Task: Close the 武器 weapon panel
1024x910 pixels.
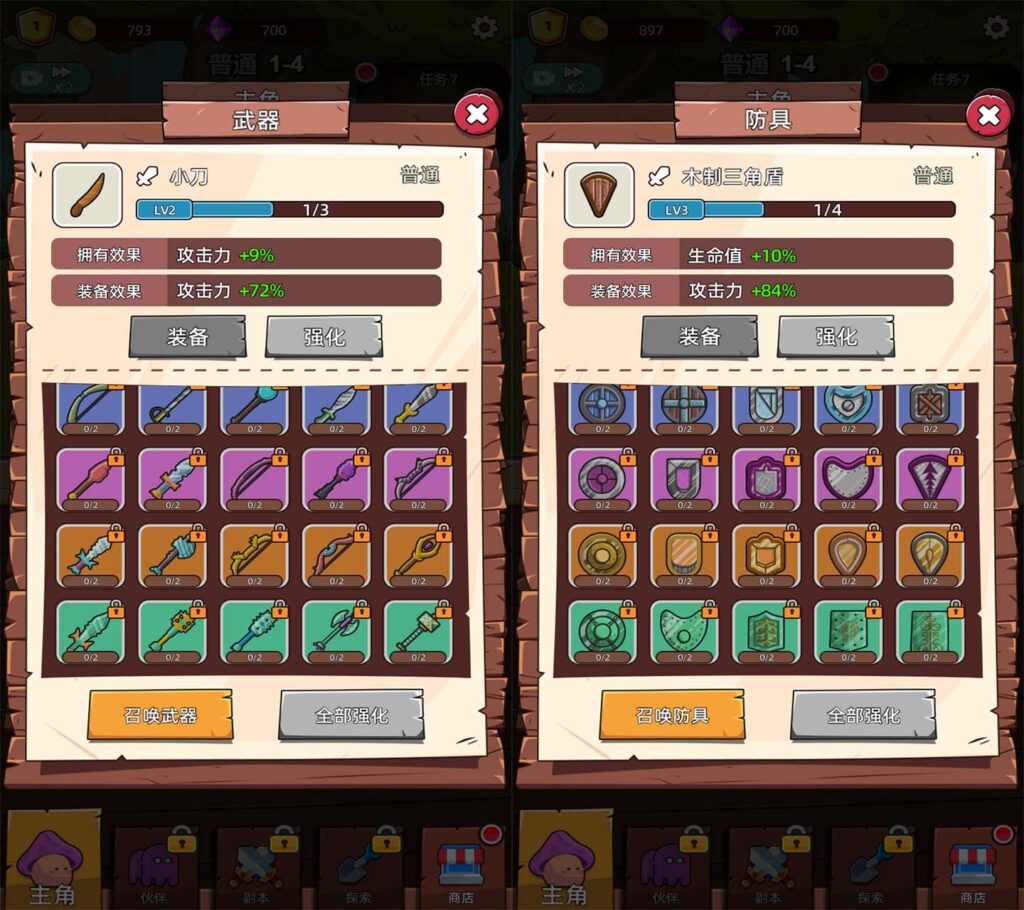Action: (477, 115)
